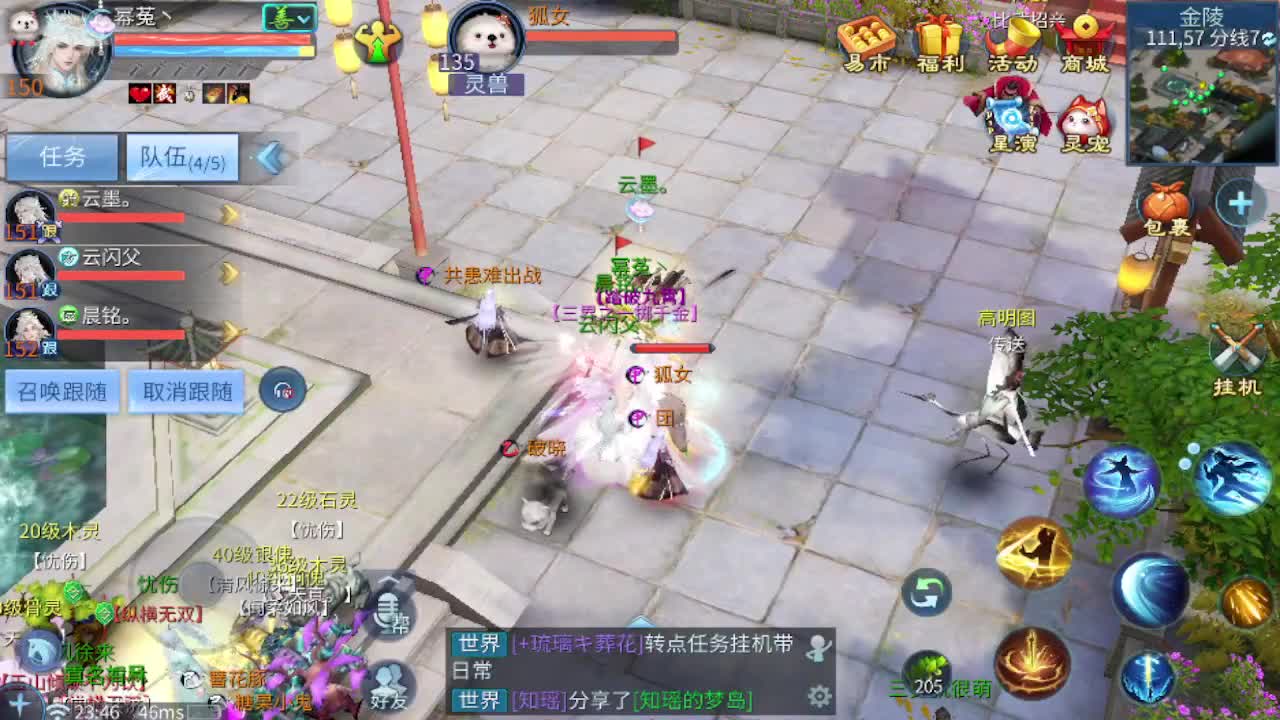Switch to the 队伍(4/5) tab
The height and width of the screenshot is (720, 1280).
pyautogui.click(x=183, y=158)
